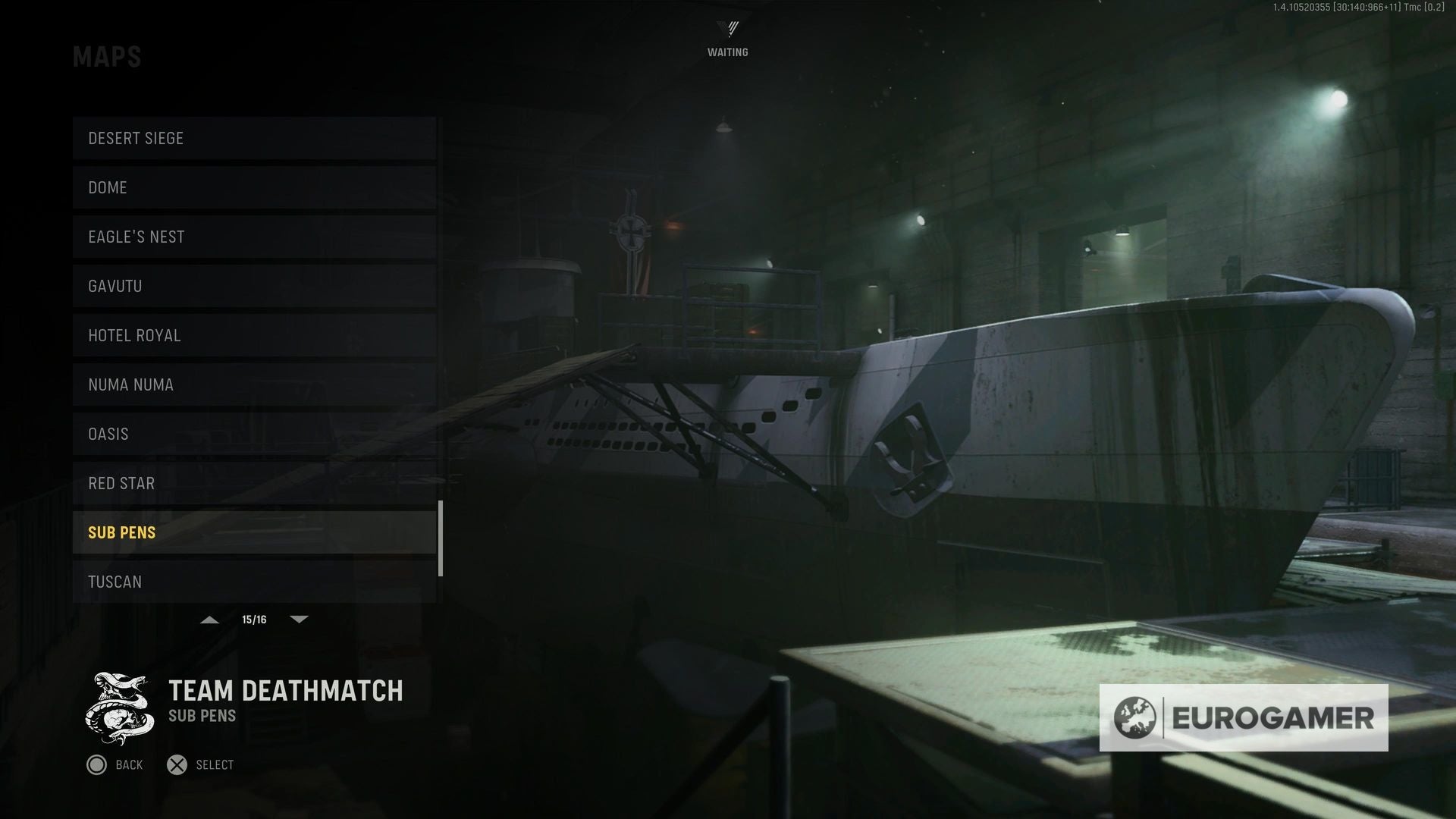The height and width of the screenshot is (819, 1456).
Task: Click the up arrow above the page counter
Action: pos(209,619)
